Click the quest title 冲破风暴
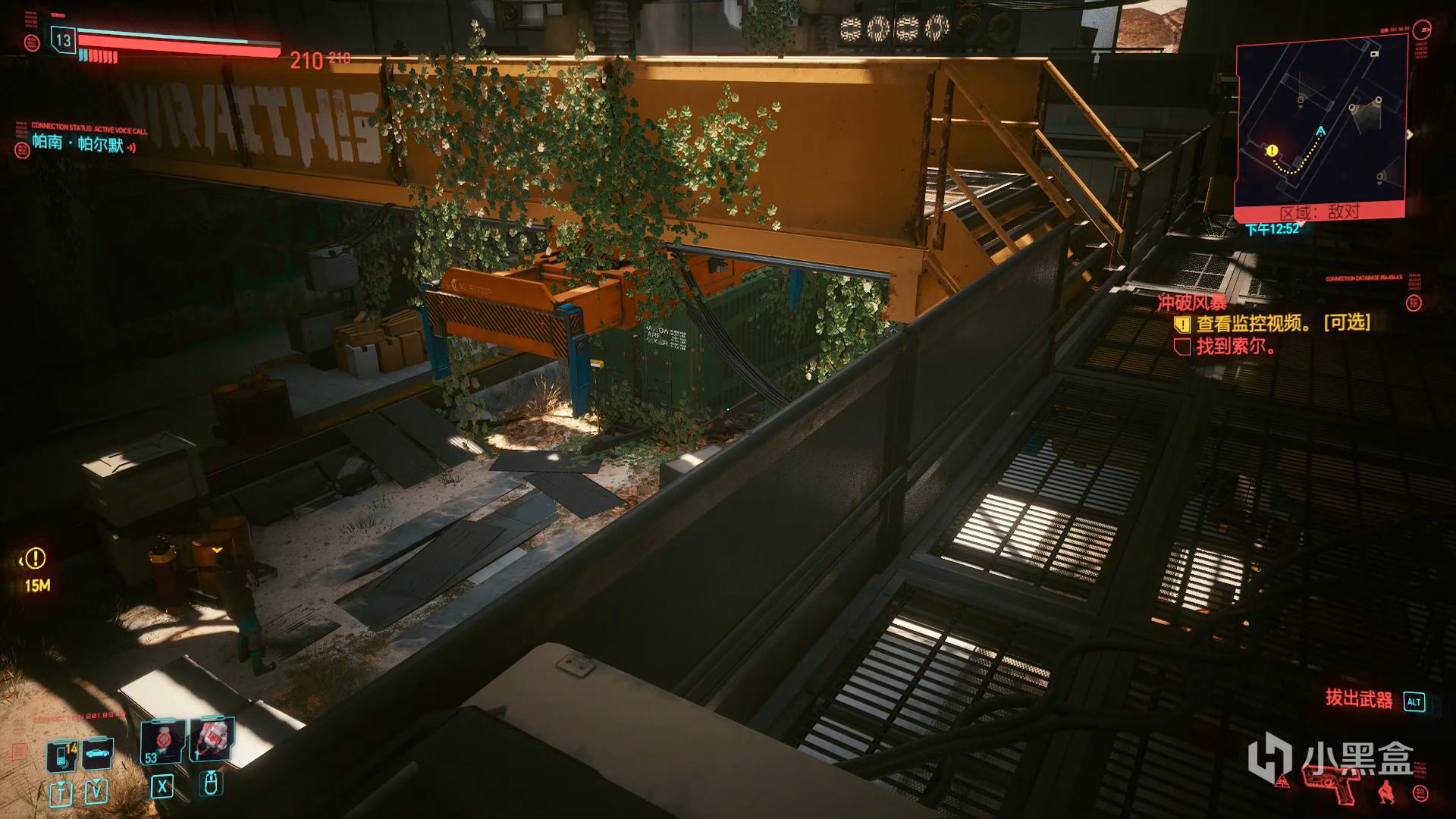Image resolution: width=1456 pixels, height=819 pixels. (1191, 303)
